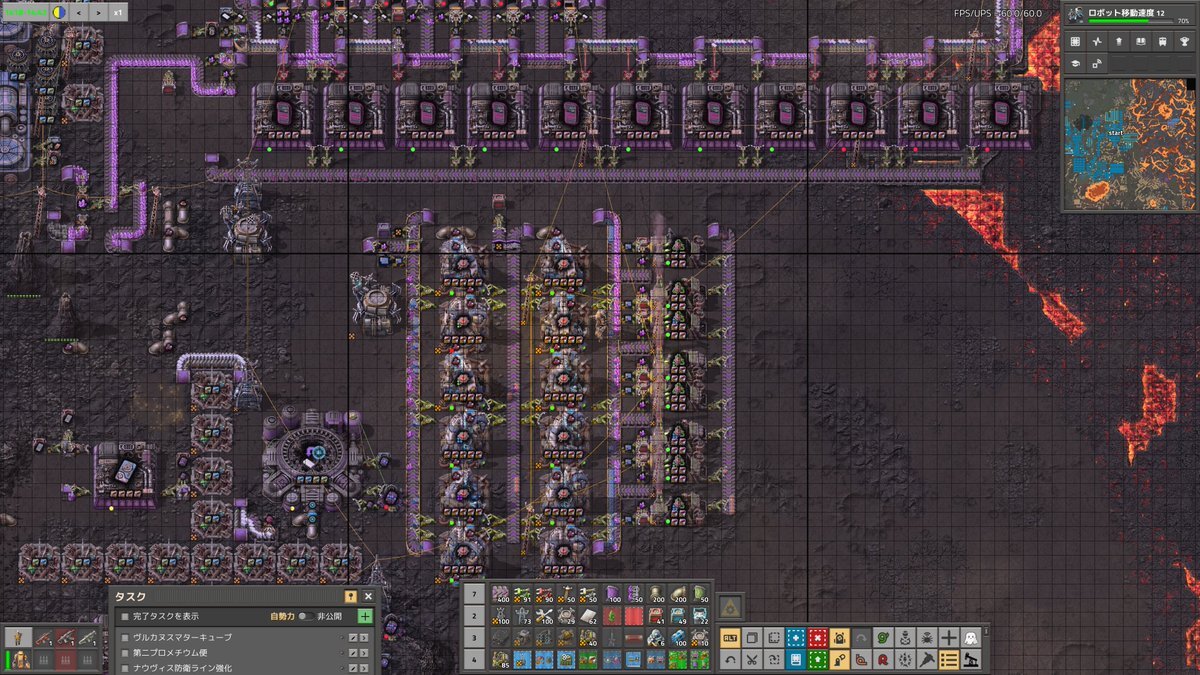This screenshot has width=1200, height=675.
Task: Select the scissors cut tool
Action: point(752,659)
